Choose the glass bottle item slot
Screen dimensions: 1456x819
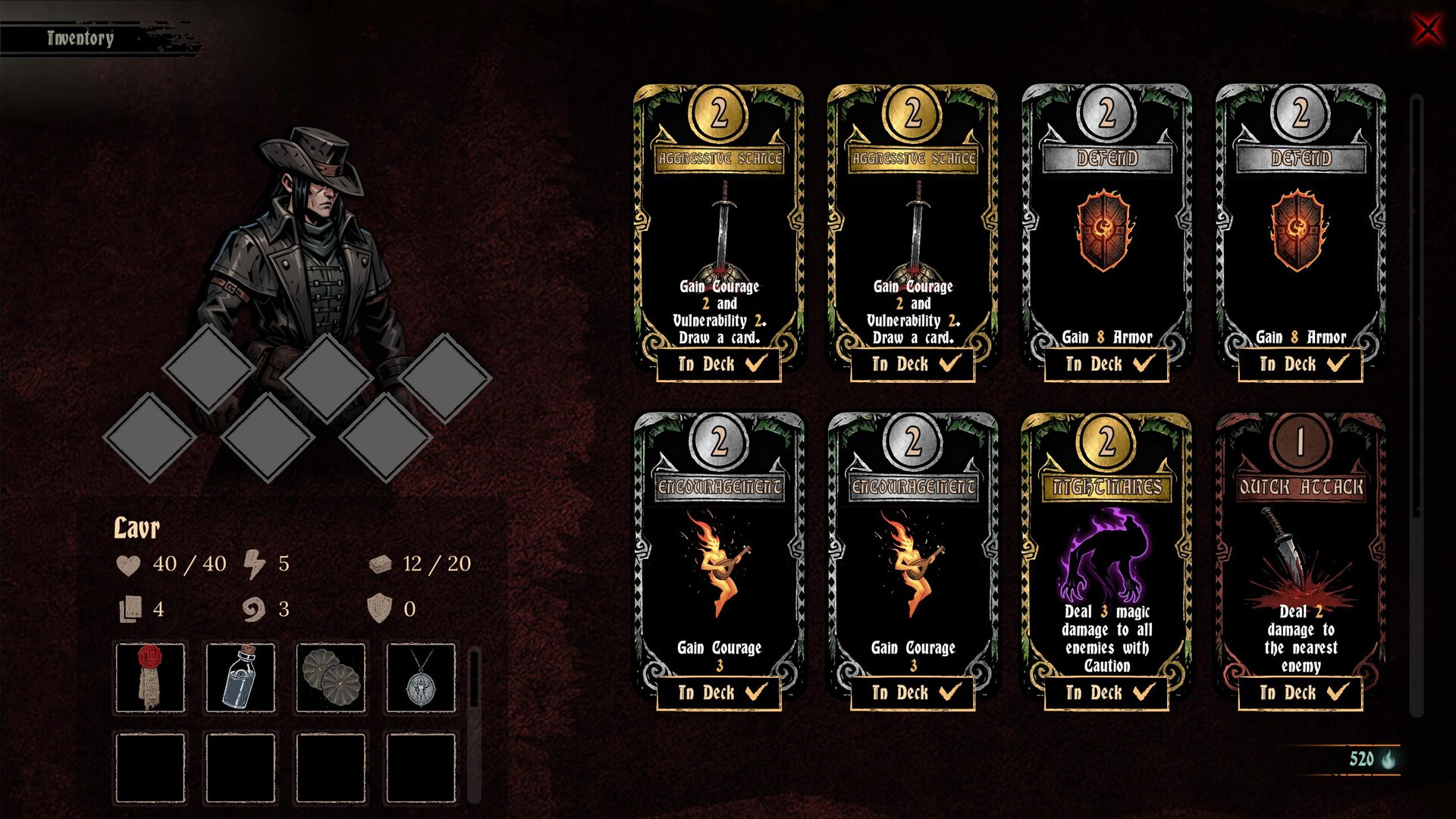point(240,677)
